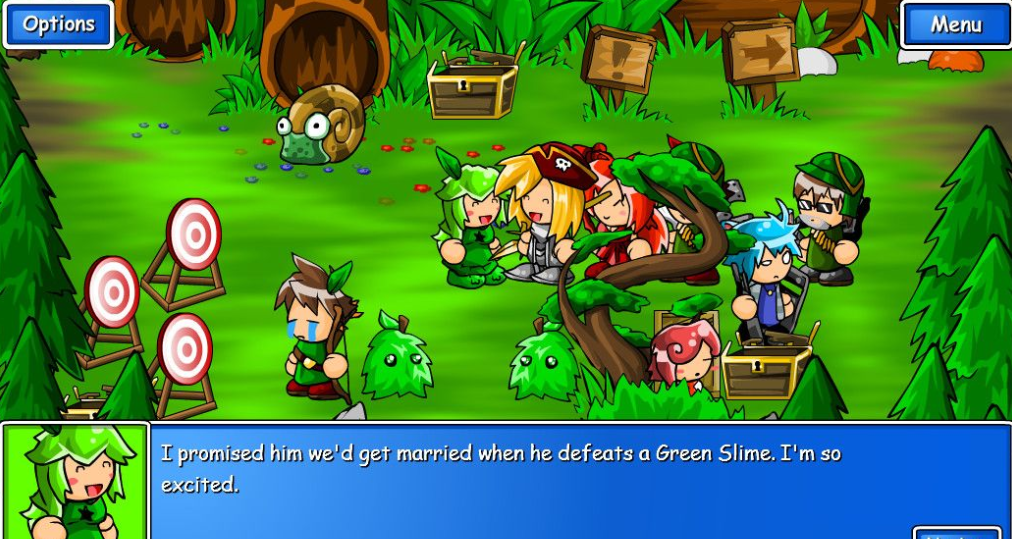Open the game Menu
This screenshot has width=1012, height=539.
pos(956,25)
